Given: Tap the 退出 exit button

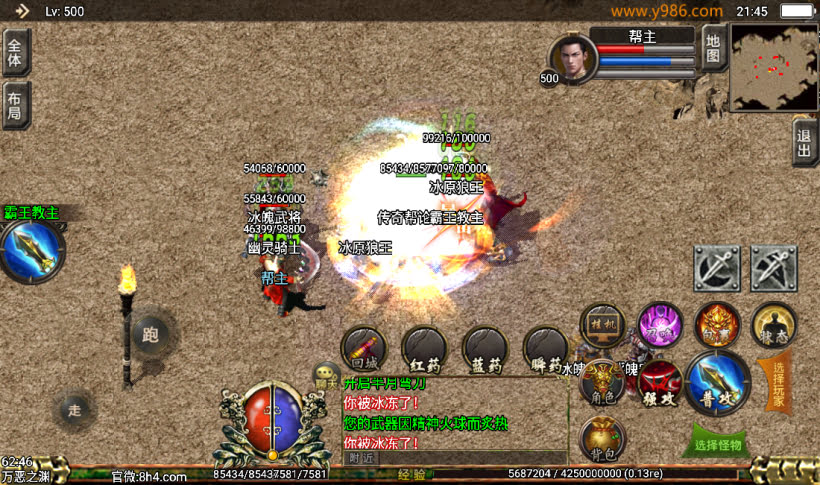Looking at the screenshot, I should pyautogui.click(x=804, y=142).
